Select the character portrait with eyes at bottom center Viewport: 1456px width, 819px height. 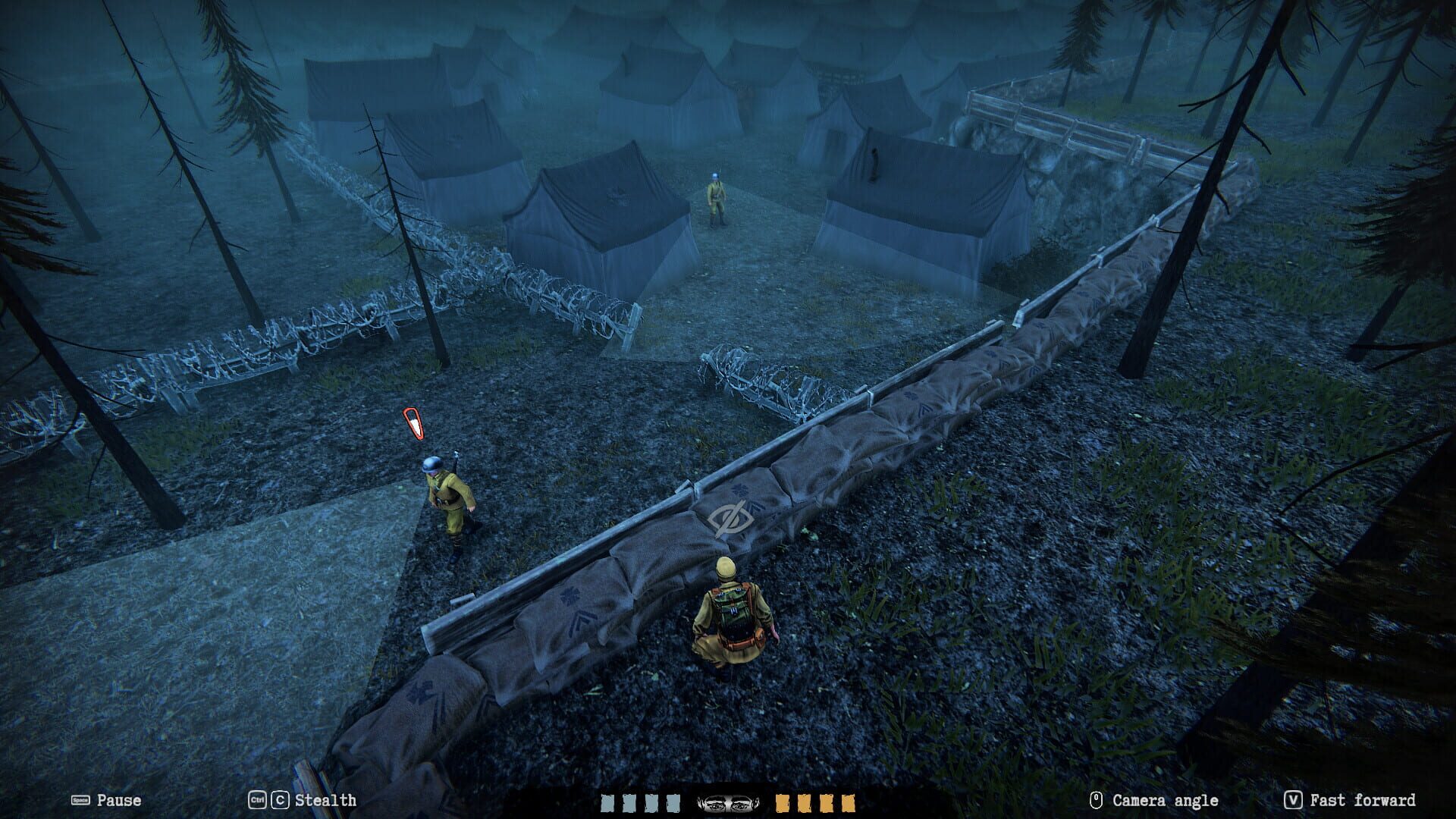click(730, 802)
